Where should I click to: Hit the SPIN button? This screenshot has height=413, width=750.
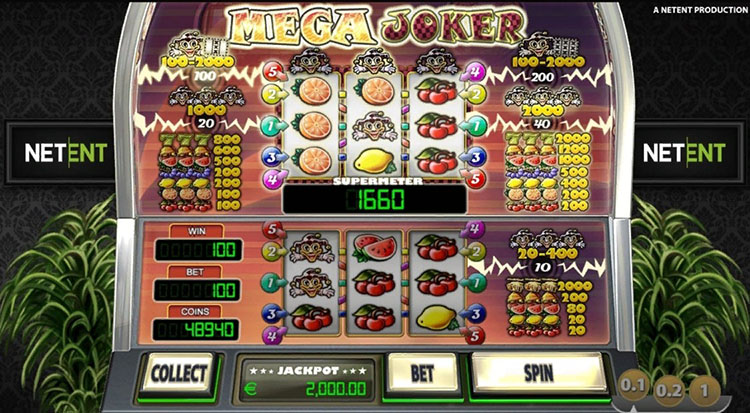coord(538,373)
